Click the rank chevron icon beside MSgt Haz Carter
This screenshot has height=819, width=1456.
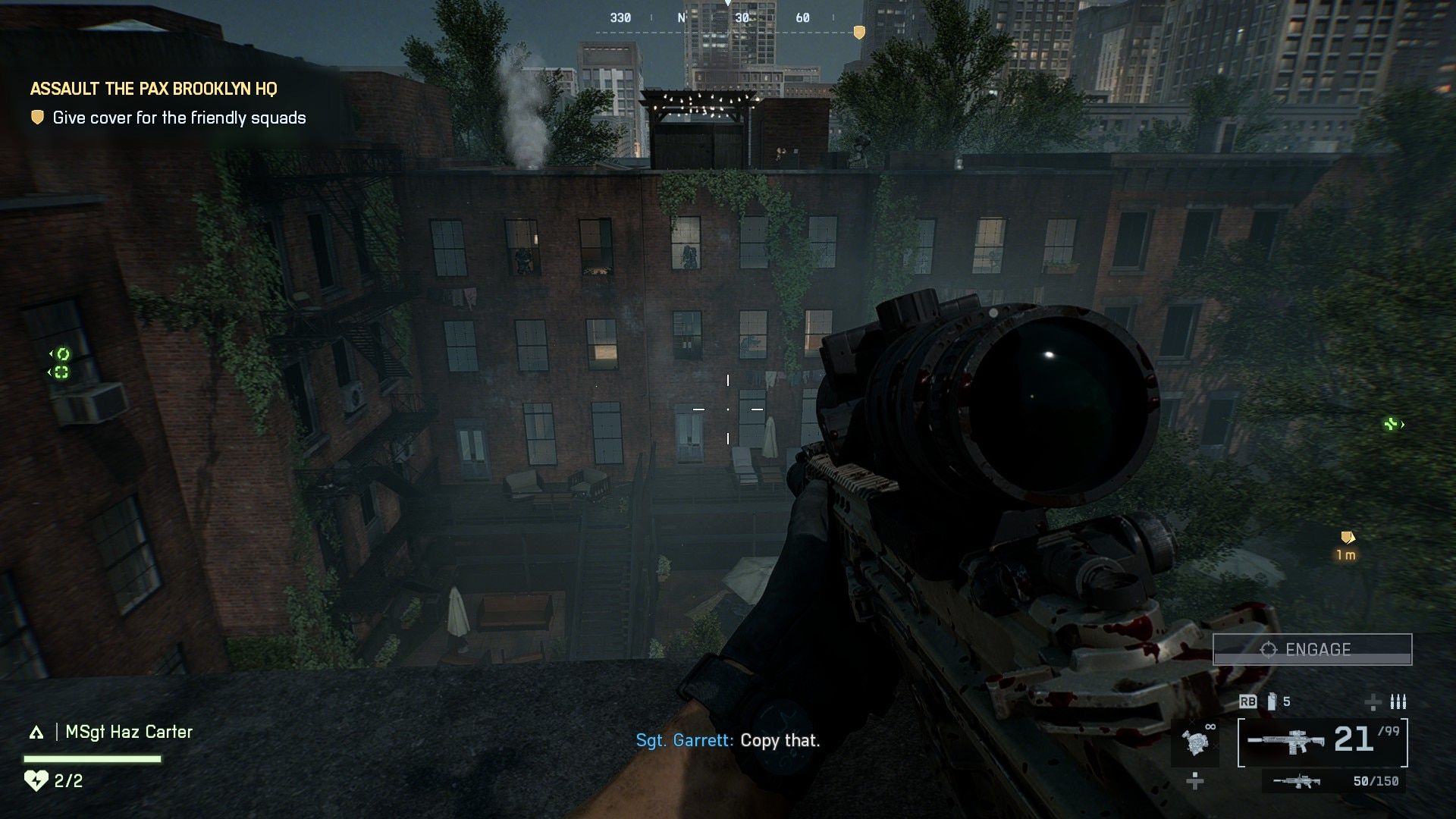point(36,732)
